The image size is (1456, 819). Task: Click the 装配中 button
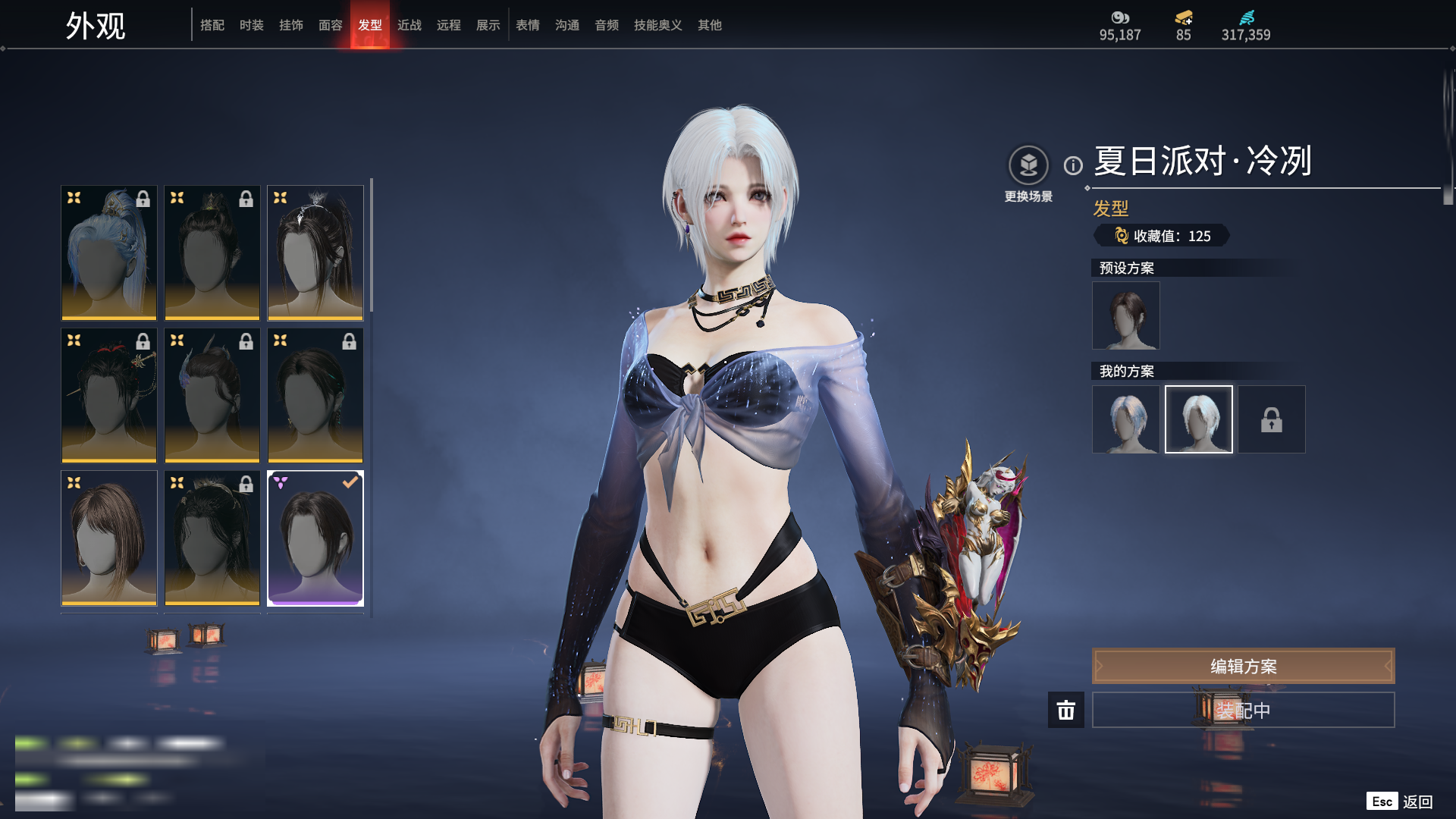click(1243, 710)
